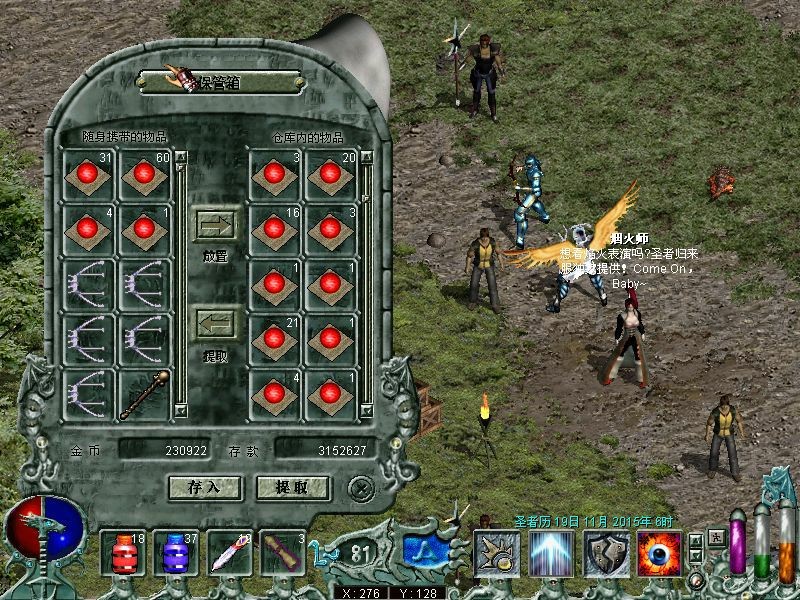Select the carried red gem stack of 31

pyautogui.click(x=88, y=174)
